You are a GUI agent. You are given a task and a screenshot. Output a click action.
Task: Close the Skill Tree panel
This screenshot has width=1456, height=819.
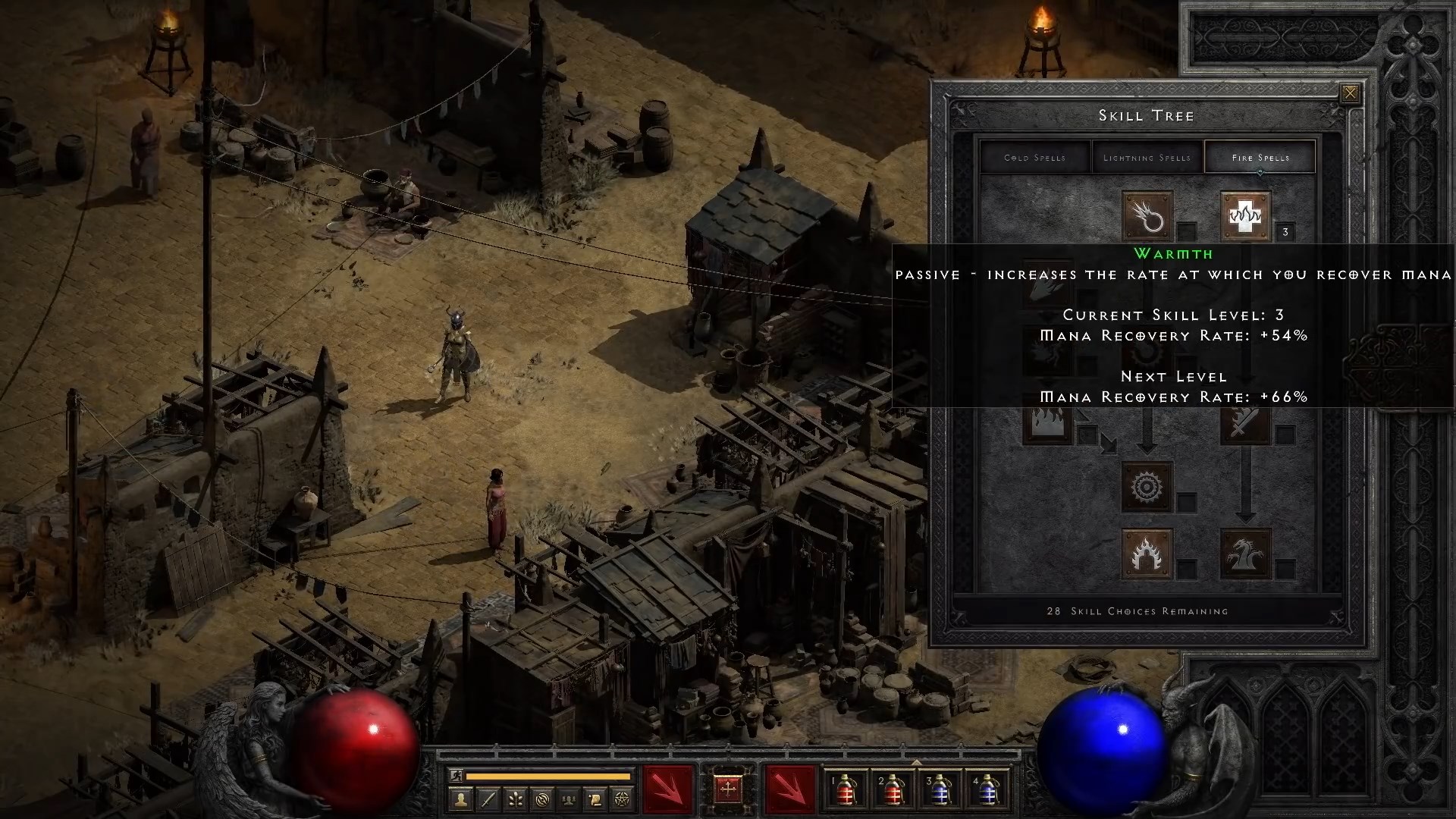point(1351,93)
